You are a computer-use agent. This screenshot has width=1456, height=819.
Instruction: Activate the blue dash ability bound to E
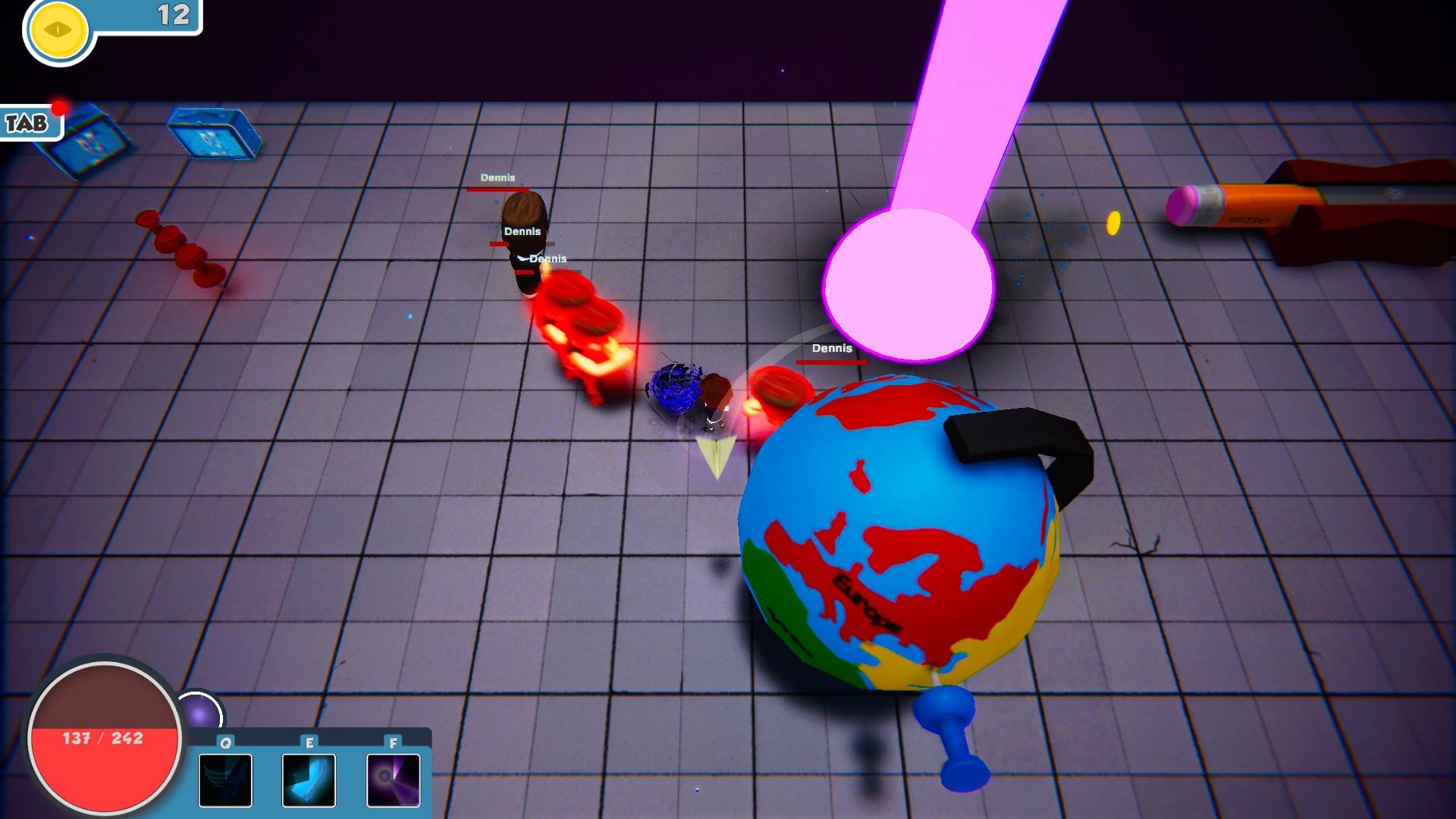coord(309,780)
